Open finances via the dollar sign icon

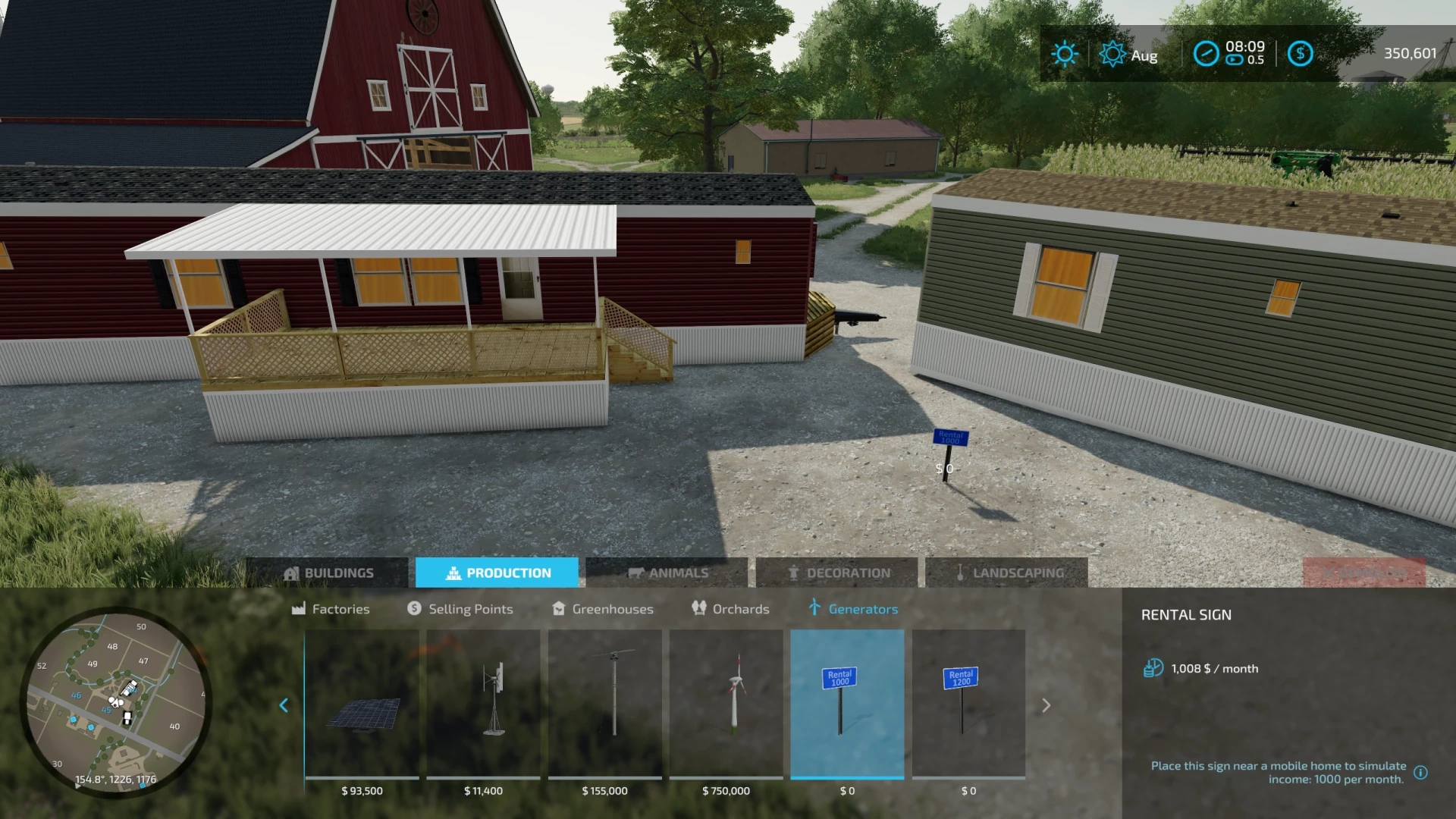(1302, 54)
